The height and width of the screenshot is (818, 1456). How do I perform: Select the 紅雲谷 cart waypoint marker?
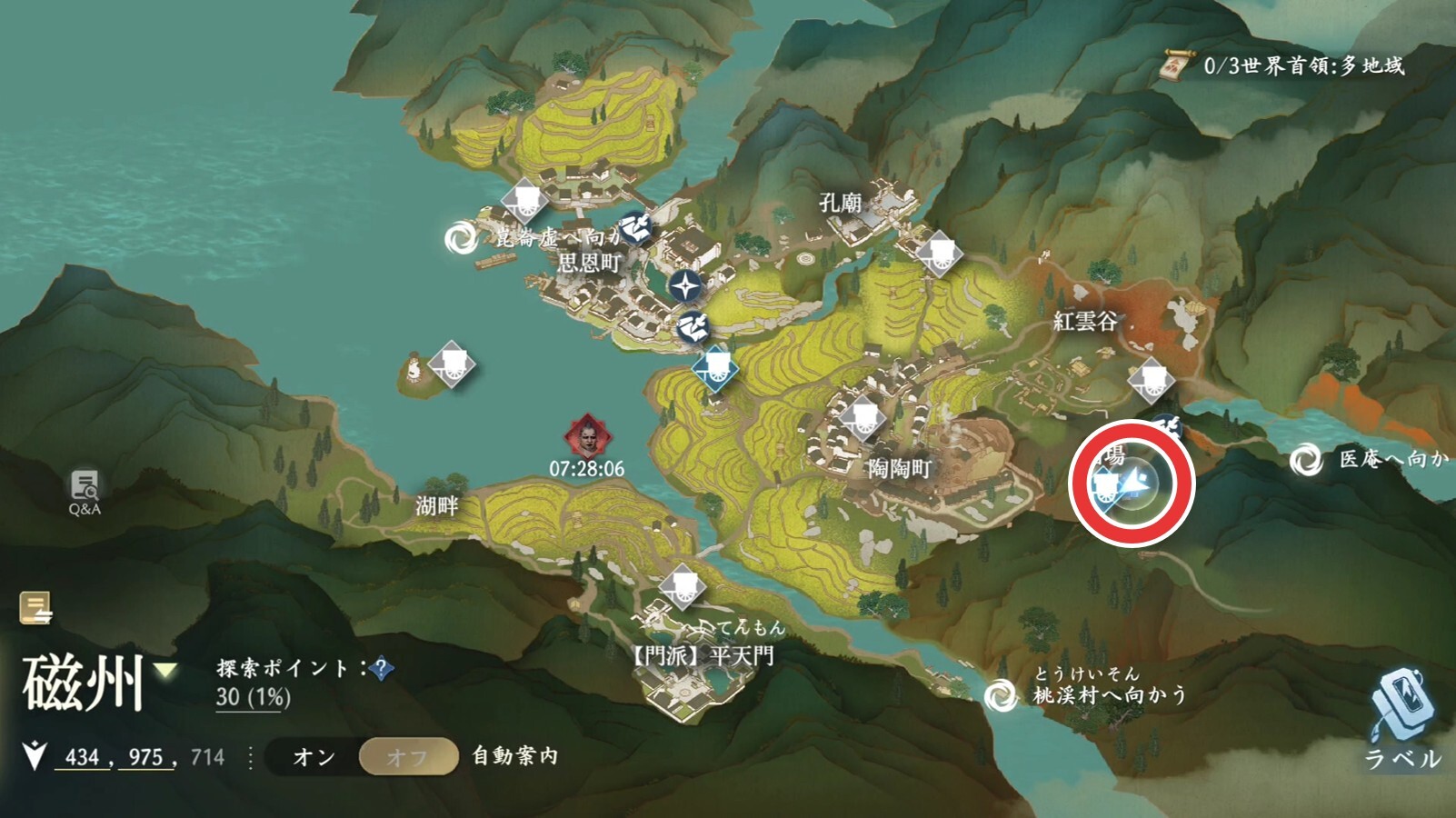click(x=1151, y=379)
